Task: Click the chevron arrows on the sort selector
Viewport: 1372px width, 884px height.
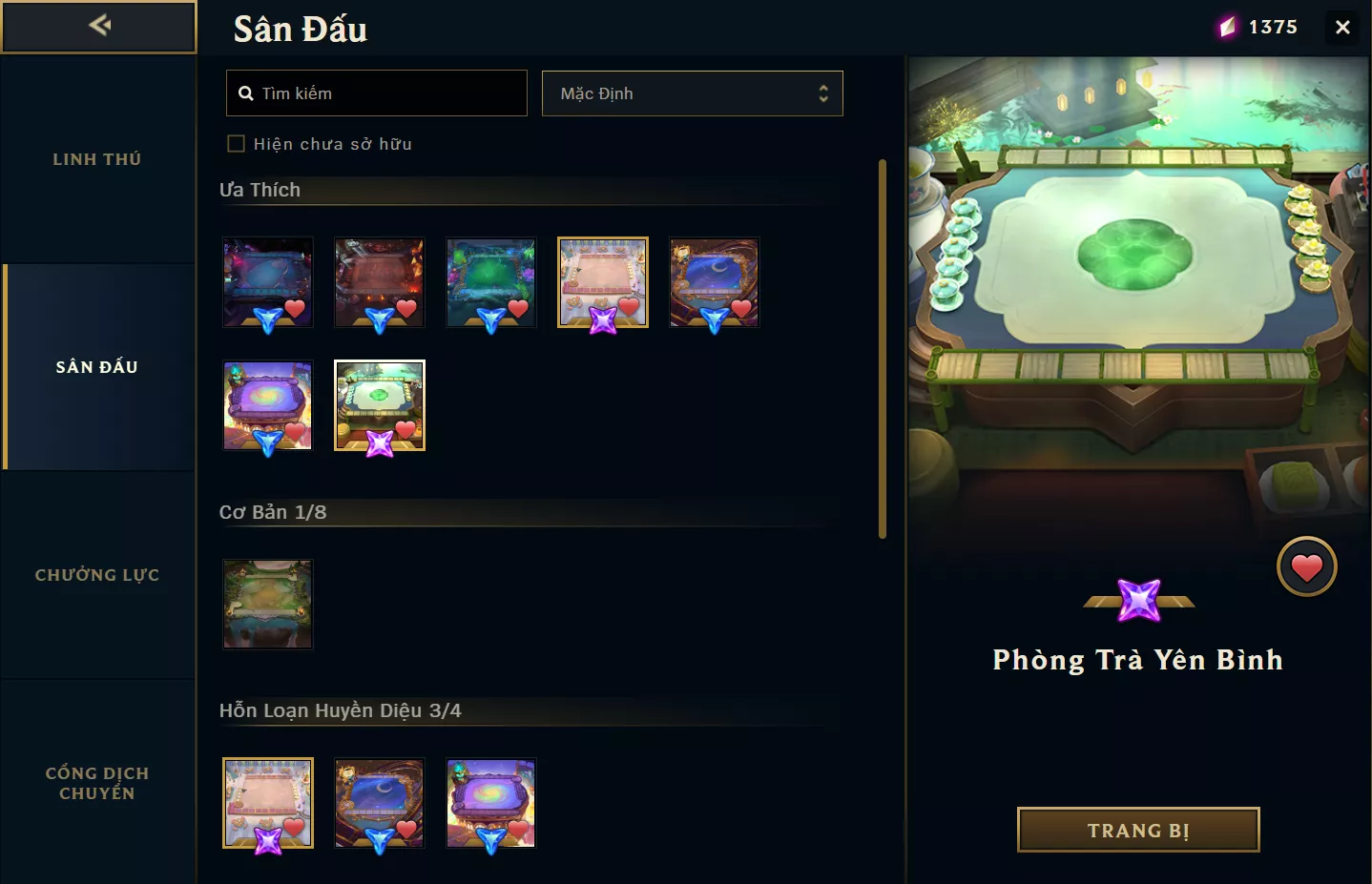Action: (x=822, y=93)
